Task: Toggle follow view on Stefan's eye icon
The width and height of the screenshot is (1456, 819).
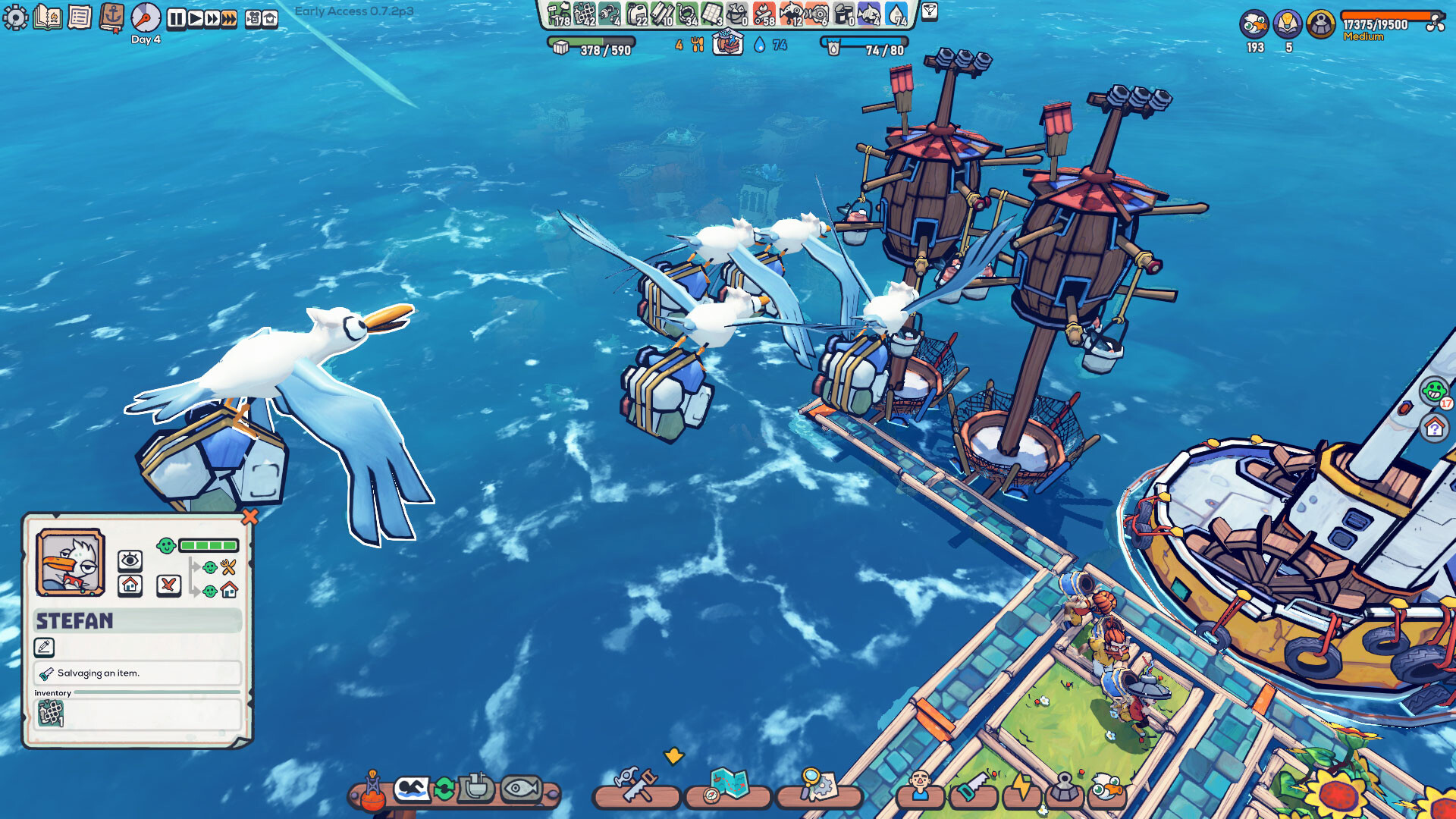Action: [130, 563]
